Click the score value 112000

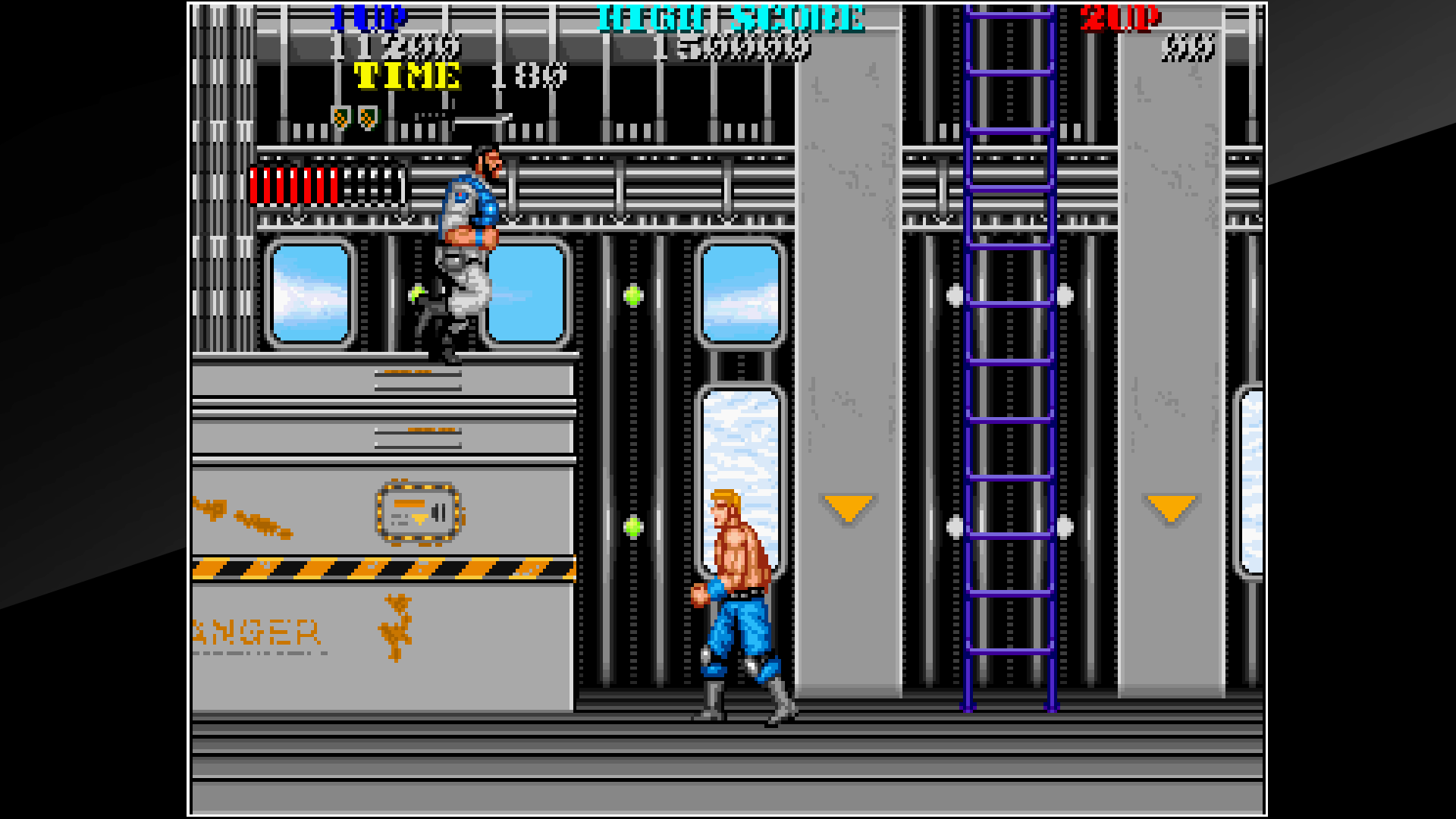(396, 47)
